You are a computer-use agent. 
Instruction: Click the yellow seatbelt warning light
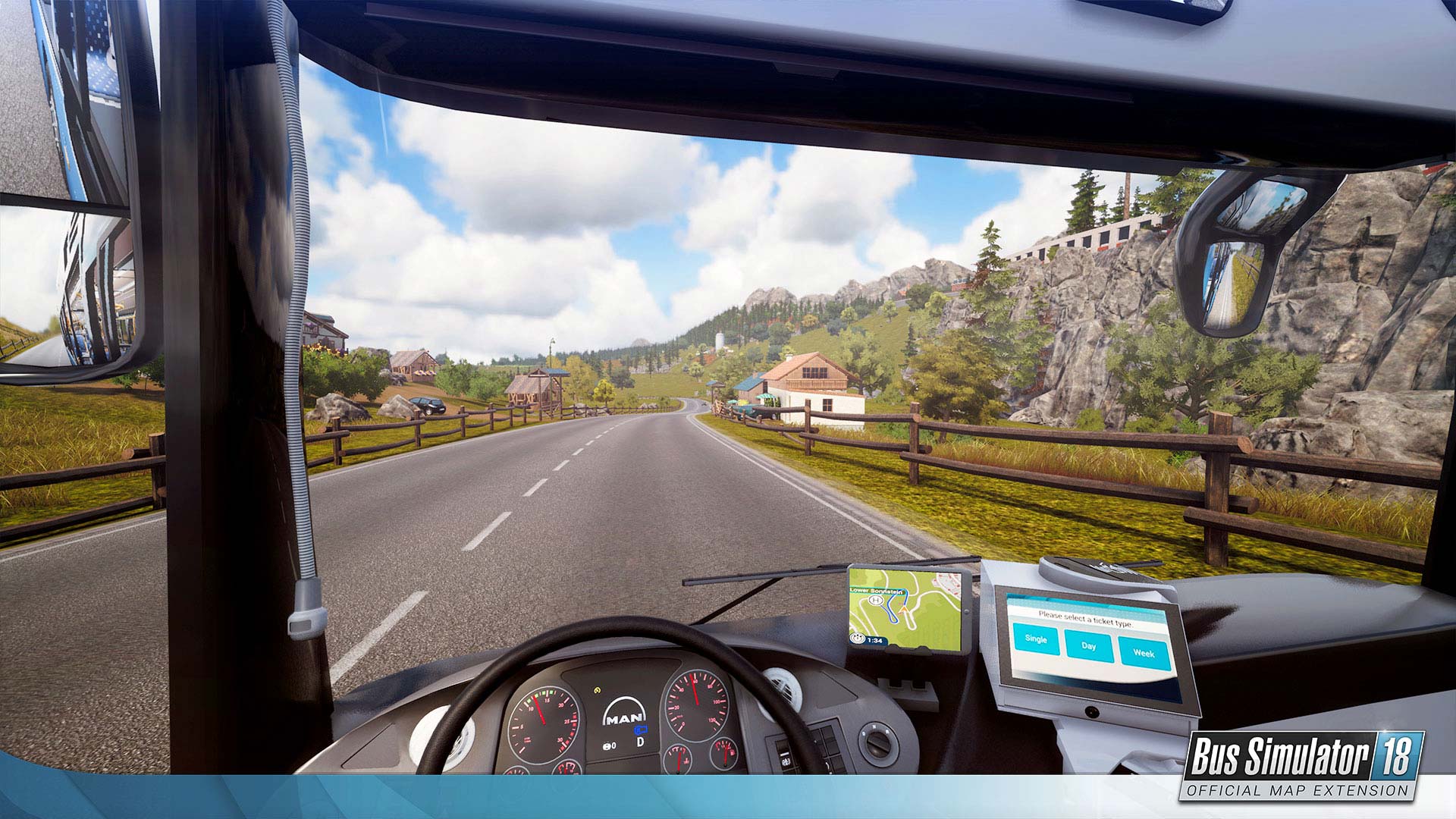[598, 690]
